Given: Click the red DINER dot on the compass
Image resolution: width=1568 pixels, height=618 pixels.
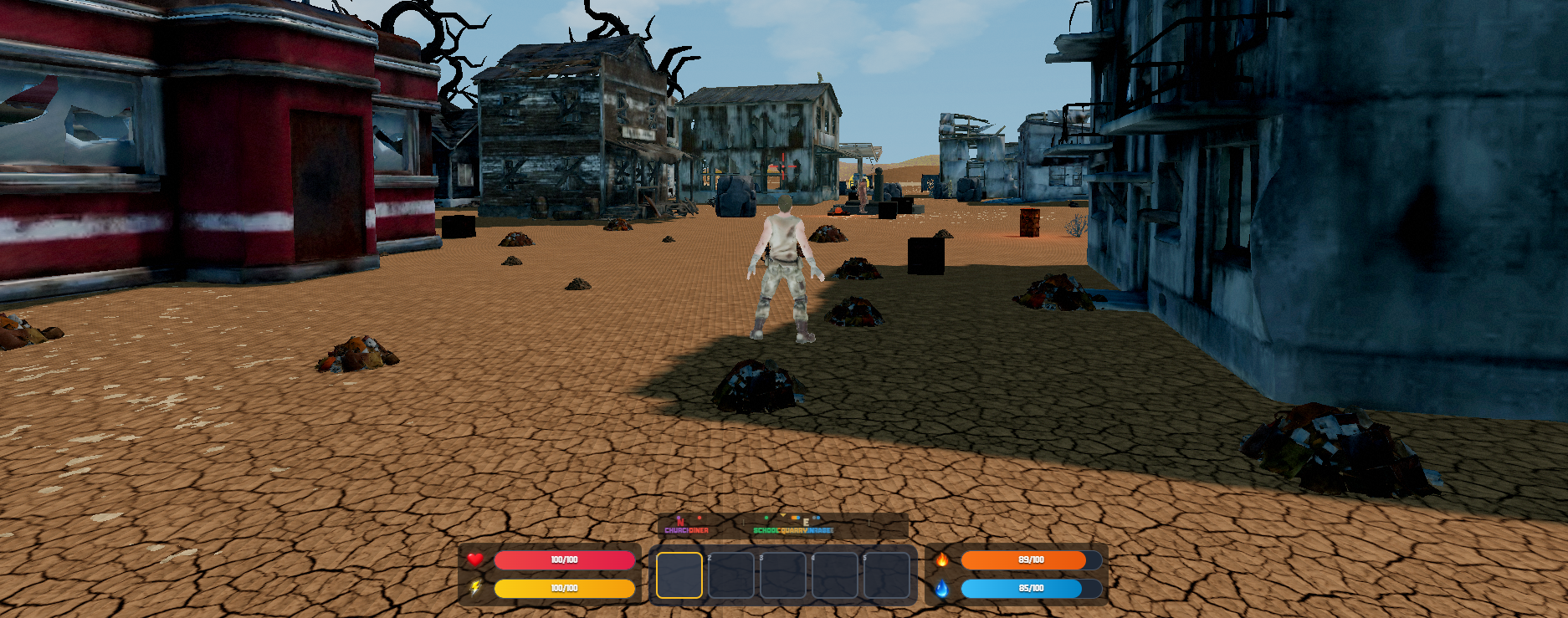Looking at the screenshot, I should [699, 518].
